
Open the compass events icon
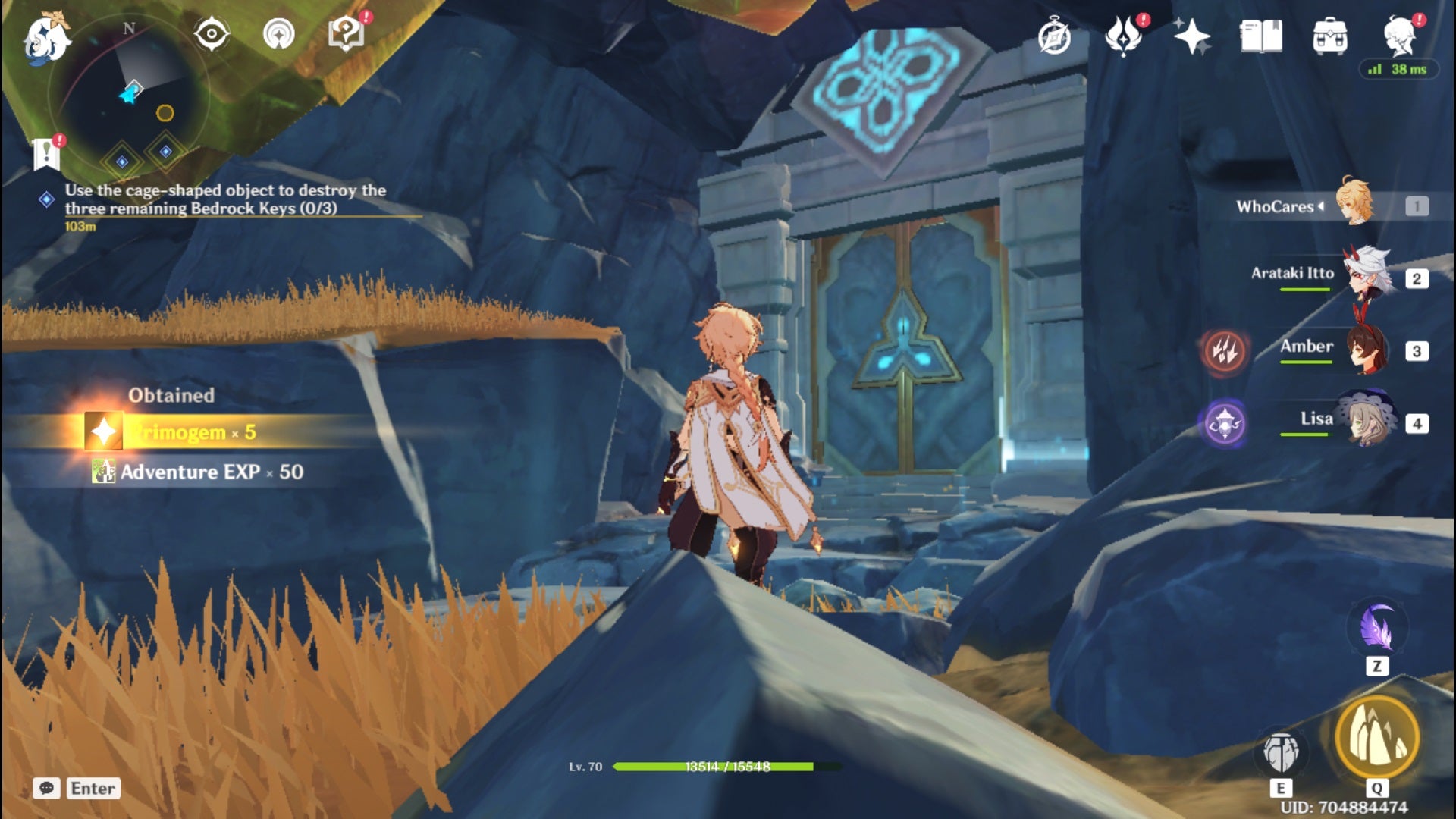pyautogui.click(x=1054, y=38)
